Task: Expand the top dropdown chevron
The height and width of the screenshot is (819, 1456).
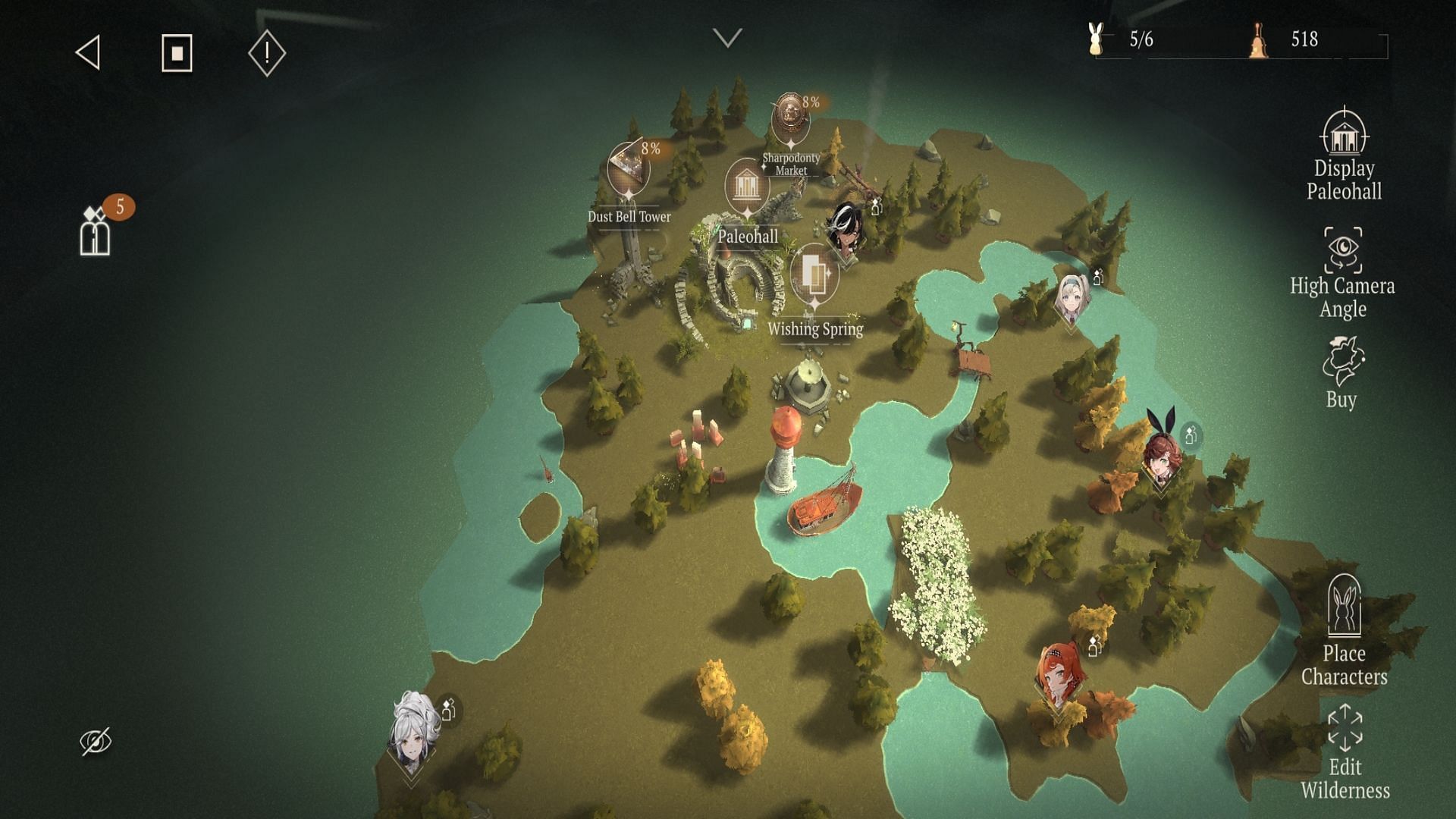Action: pyautogui.click(x=727, y=38)
